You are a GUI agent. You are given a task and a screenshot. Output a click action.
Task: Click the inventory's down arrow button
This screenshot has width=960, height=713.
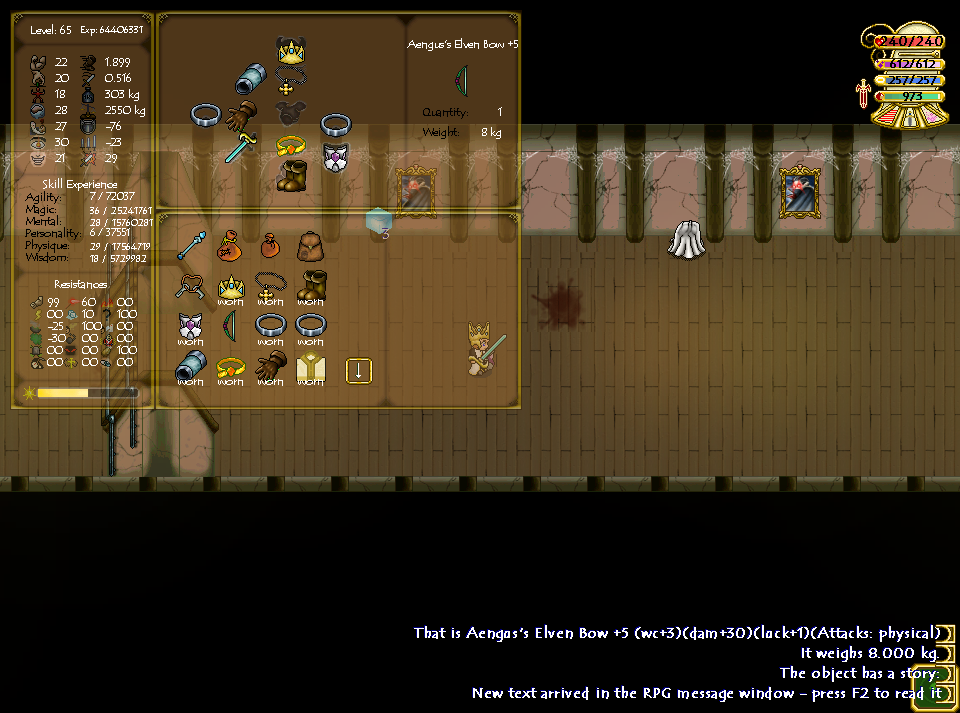click(358, 371)
